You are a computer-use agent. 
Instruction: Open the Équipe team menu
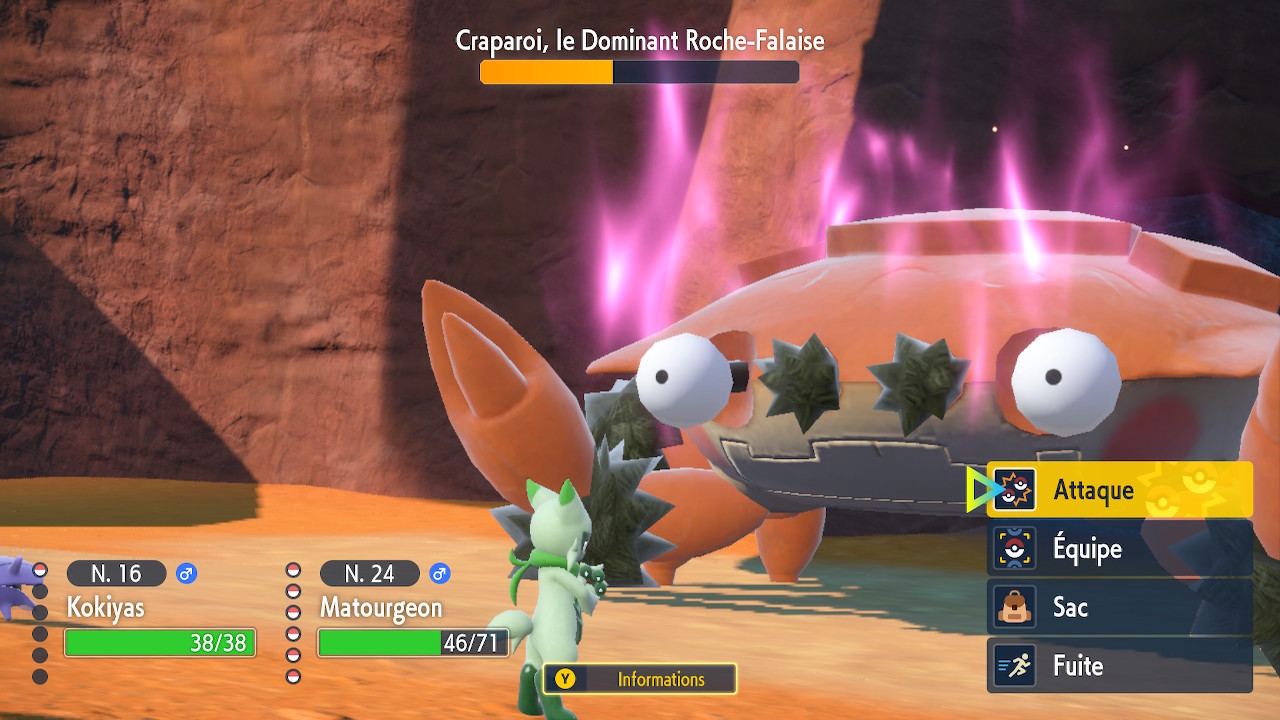1119,548
